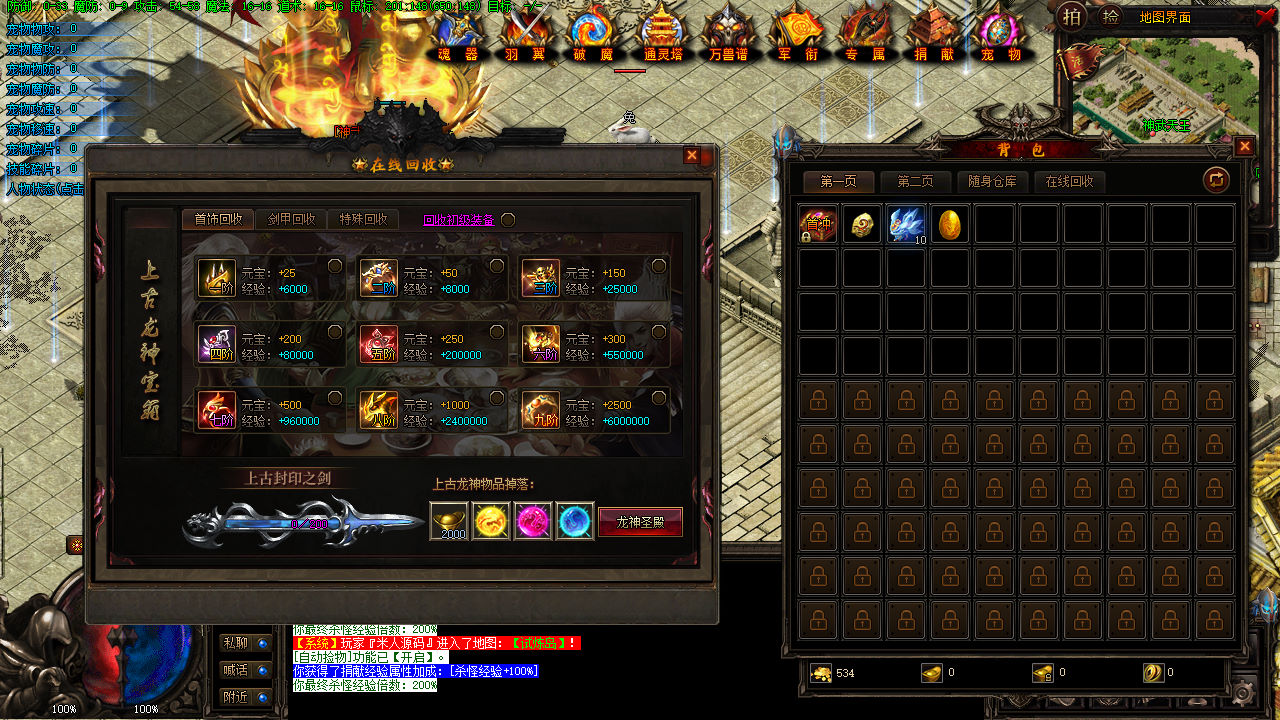The height and width of the screenshot is (720, 1280).
Task: Select the 在线回收 backpack tab
Action: [x=1069, y=182]
